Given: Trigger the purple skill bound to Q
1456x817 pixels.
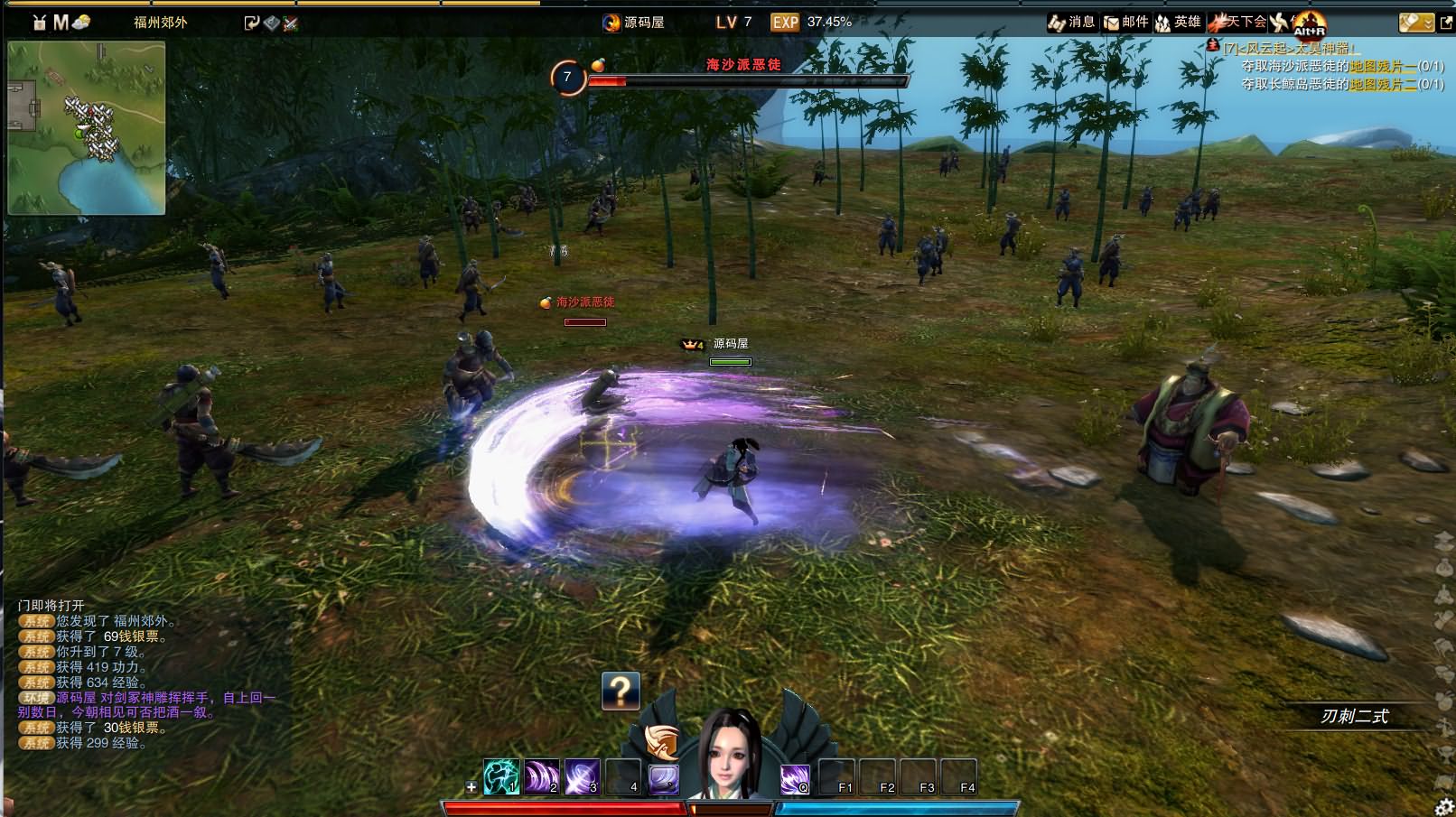Looking at the screenshot, I should [x=795, y=776].
